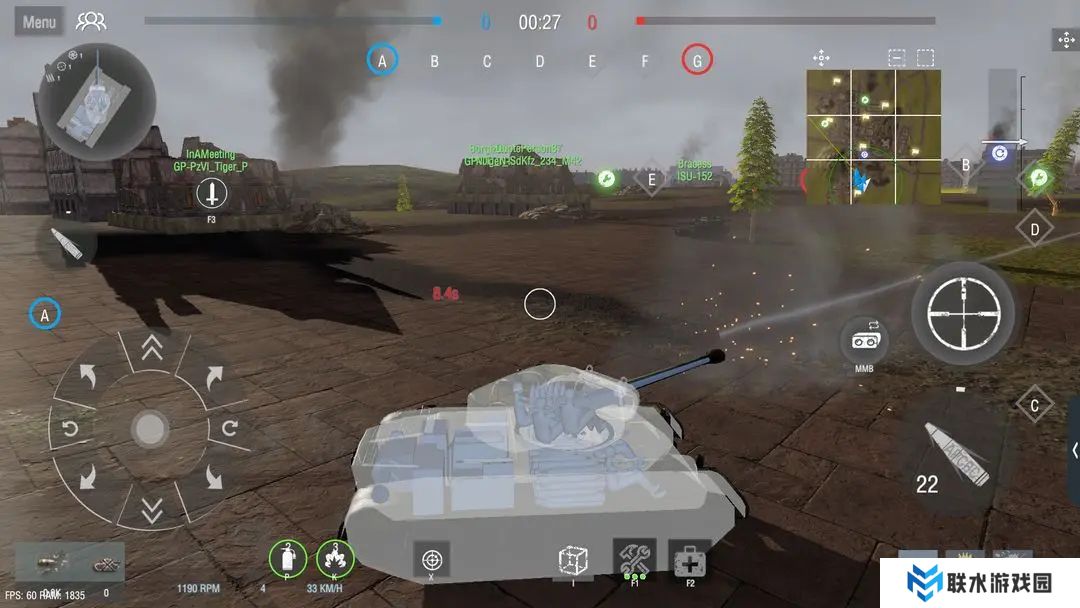
Task: Activate the flame icon consumable
Action: pos(335,558)
